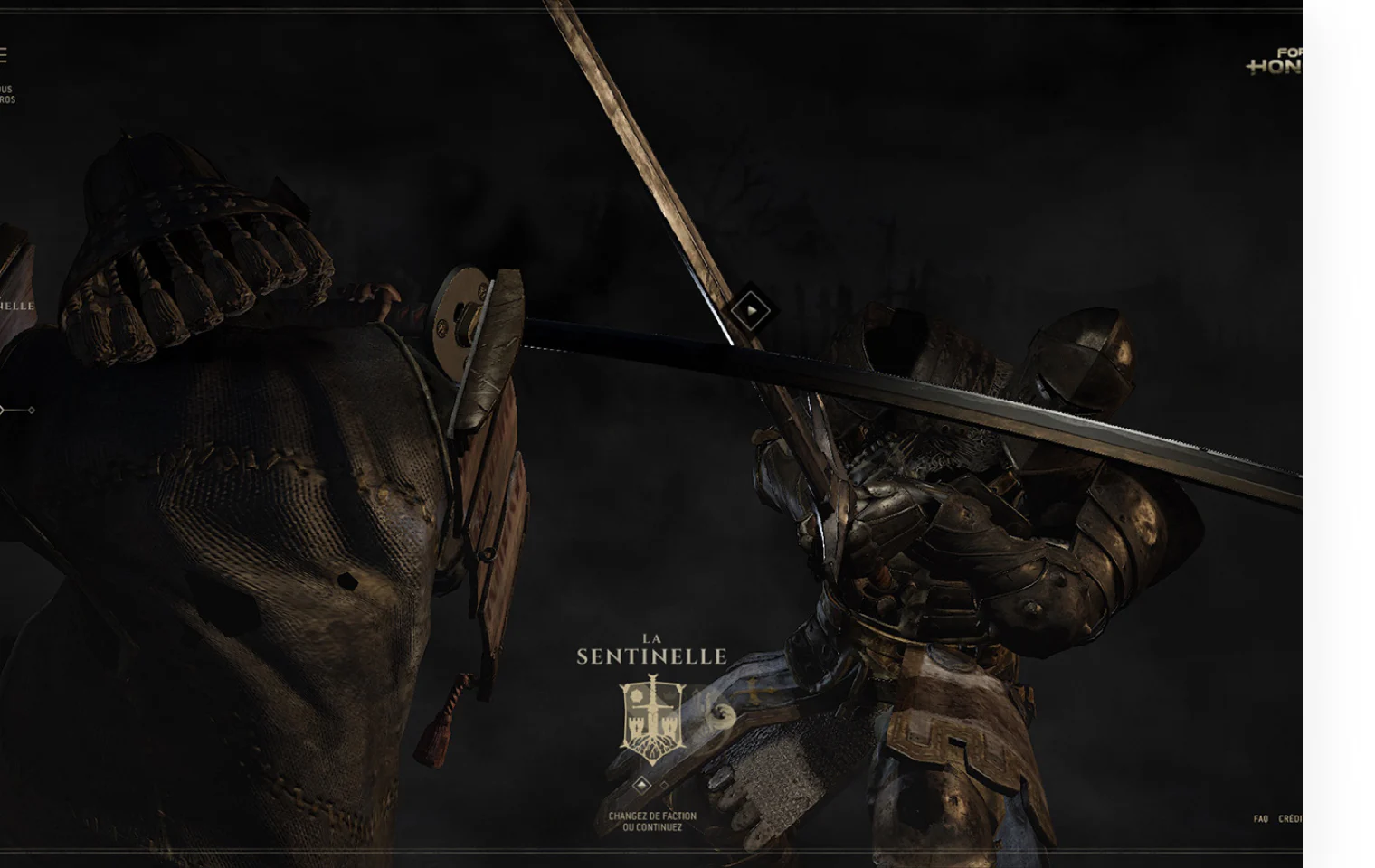Select the empty diamond slide indicator
The height and width of the screenshot is (868, 1375).
tap(663, 785)
